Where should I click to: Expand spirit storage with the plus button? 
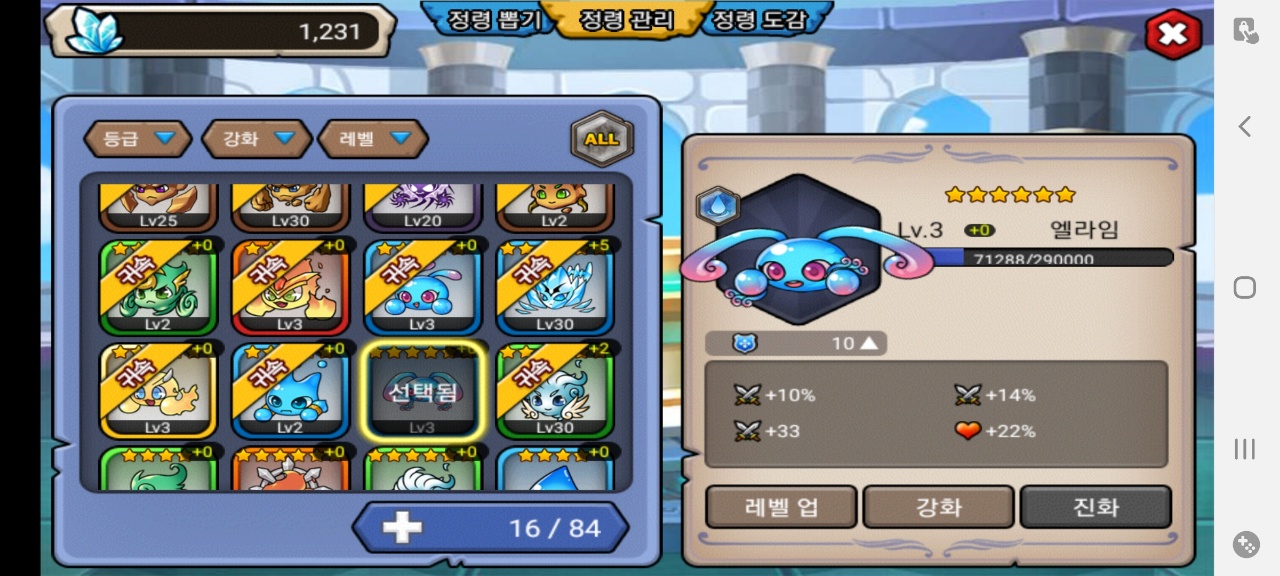click(x=402, y=527)
